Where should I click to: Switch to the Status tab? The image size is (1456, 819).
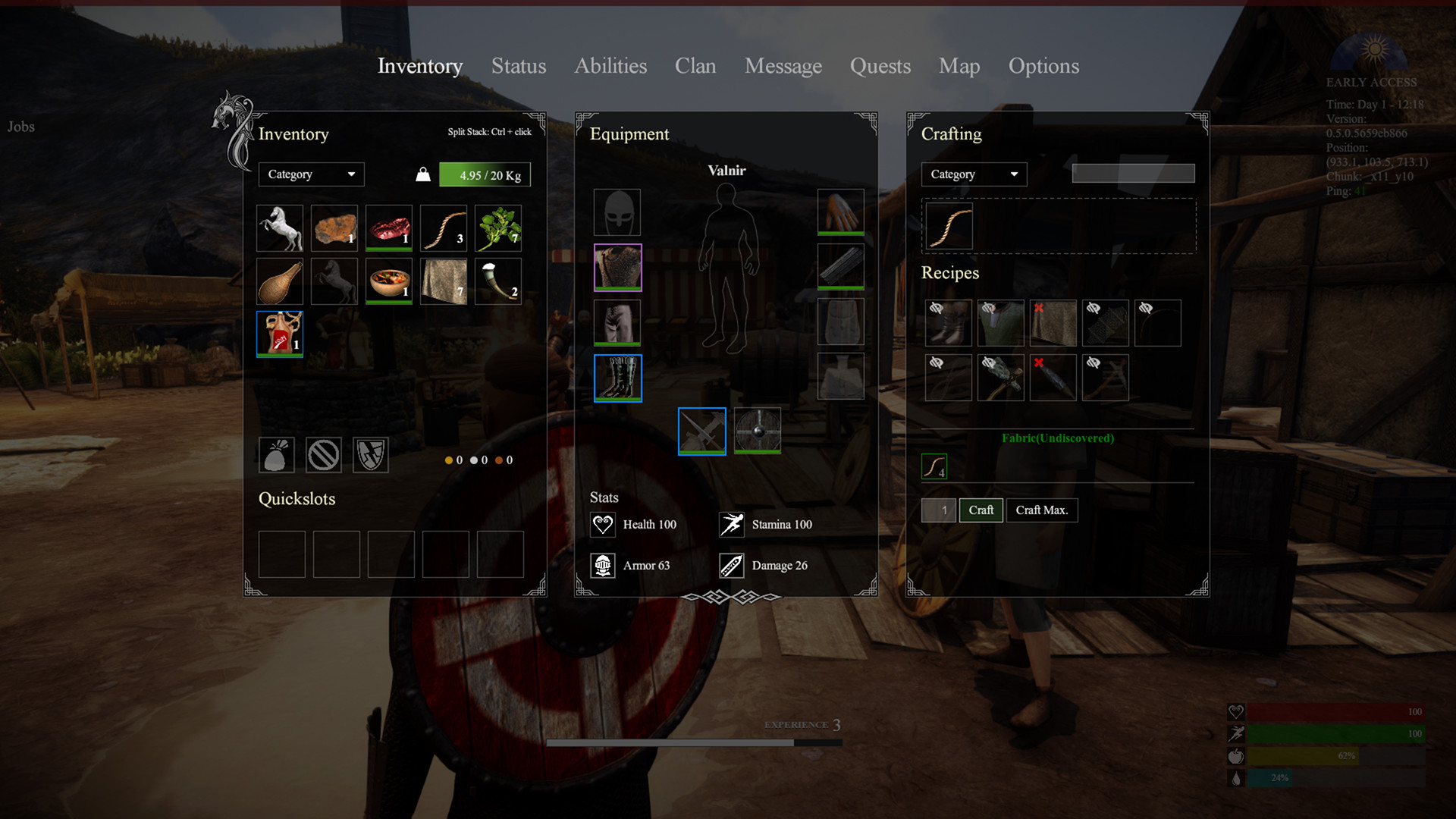pos(519,67)
